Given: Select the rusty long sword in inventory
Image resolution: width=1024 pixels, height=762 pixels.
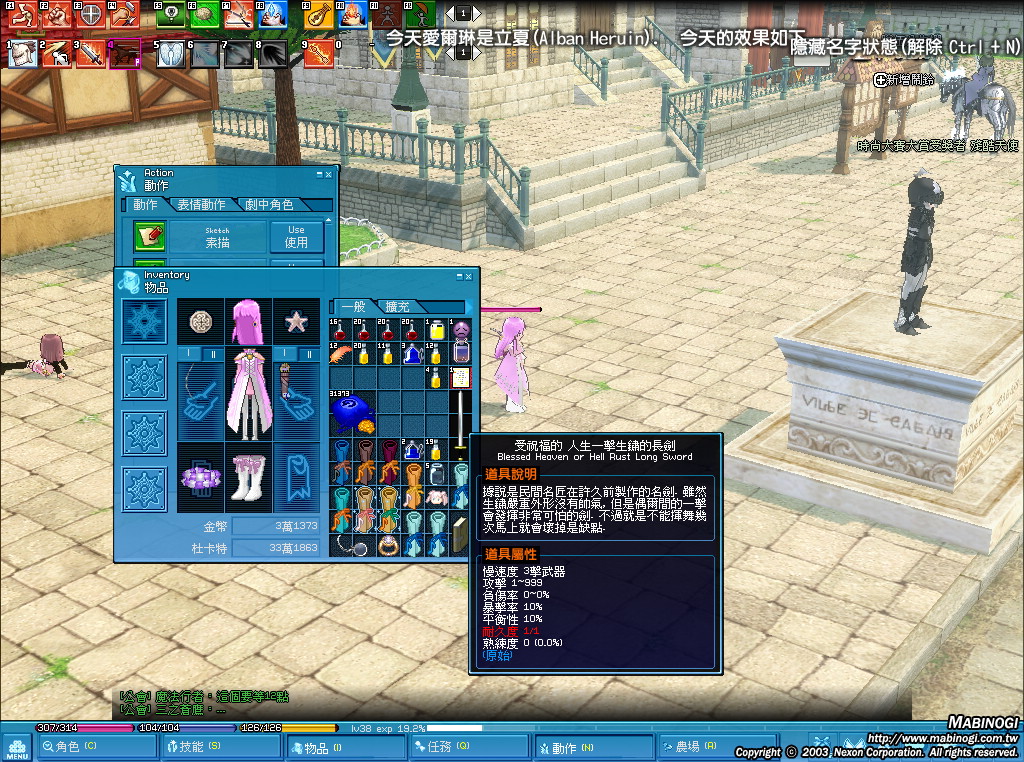Looking at the screenshot, I should [461, 415].
